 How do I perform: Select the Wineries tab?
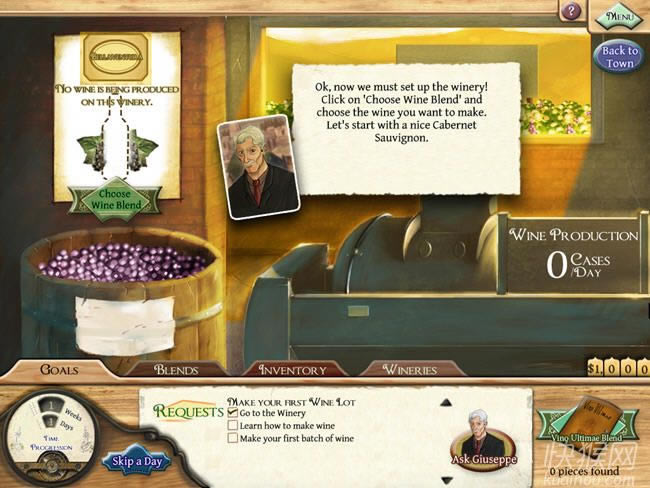pyautogui.click(x=411, y=369)
